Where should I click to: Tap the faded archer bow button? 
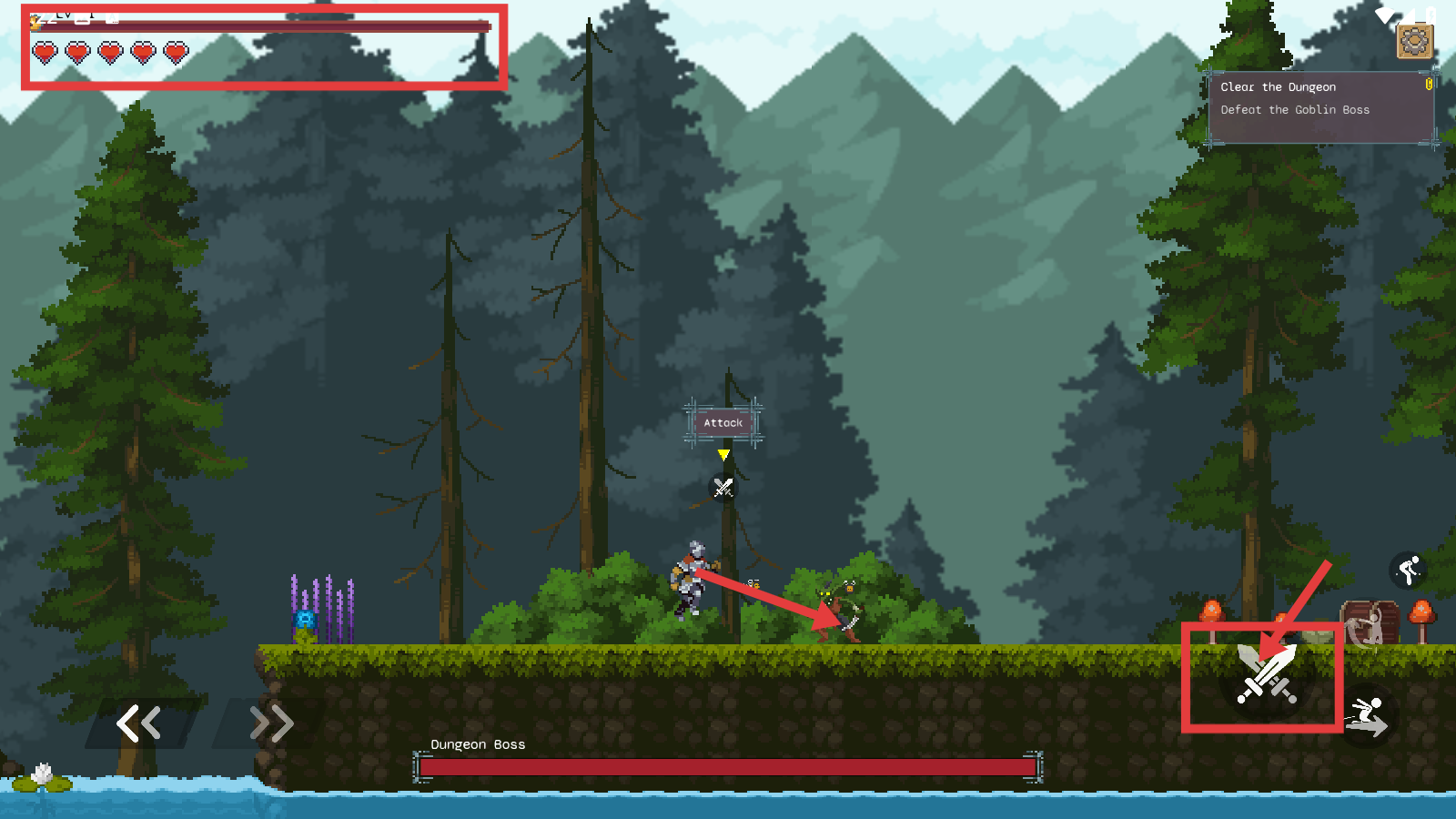point(1367,627)
